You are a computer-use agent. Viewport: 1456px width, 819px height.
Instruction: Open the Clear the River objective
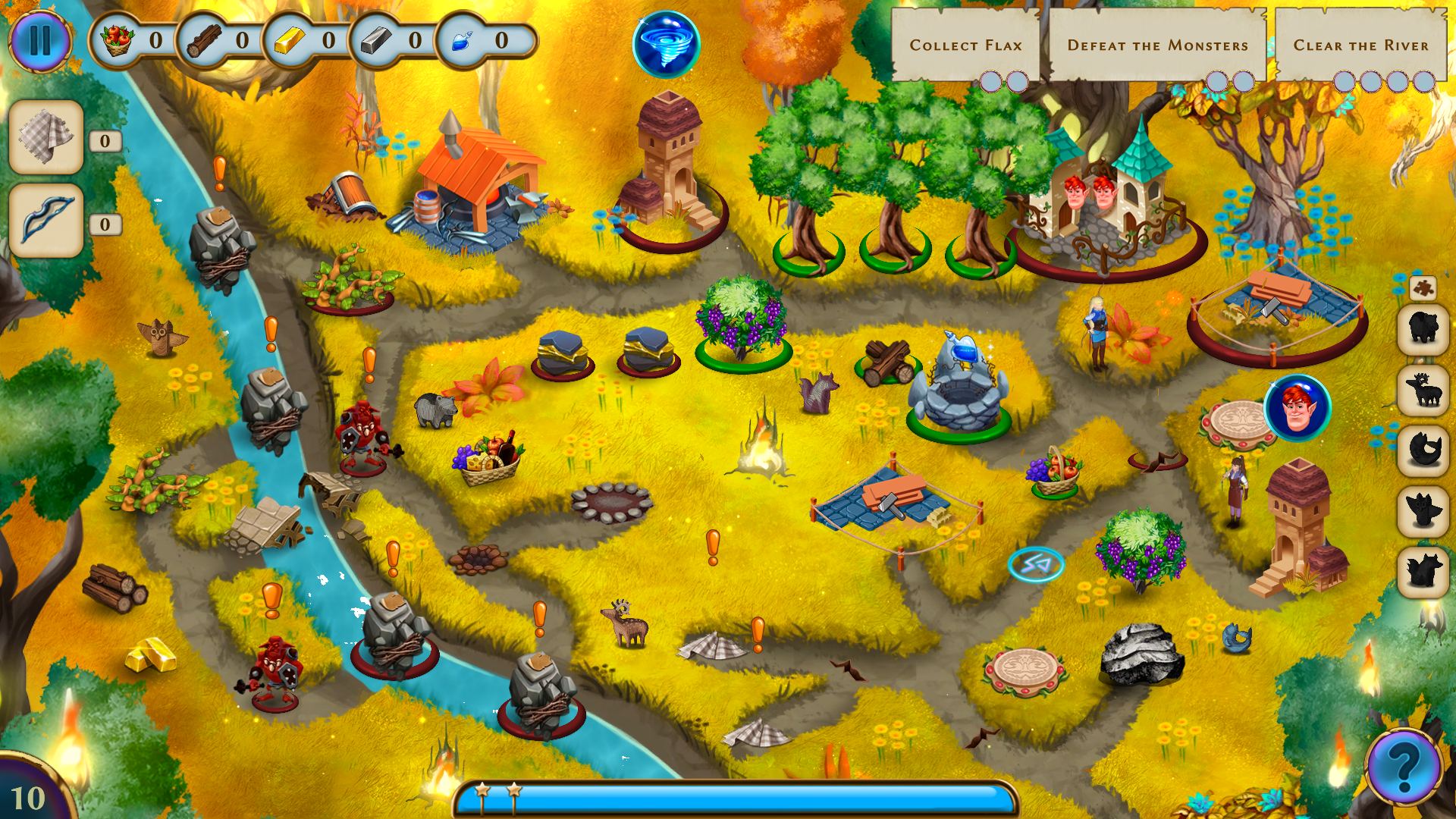(1360, 45)
